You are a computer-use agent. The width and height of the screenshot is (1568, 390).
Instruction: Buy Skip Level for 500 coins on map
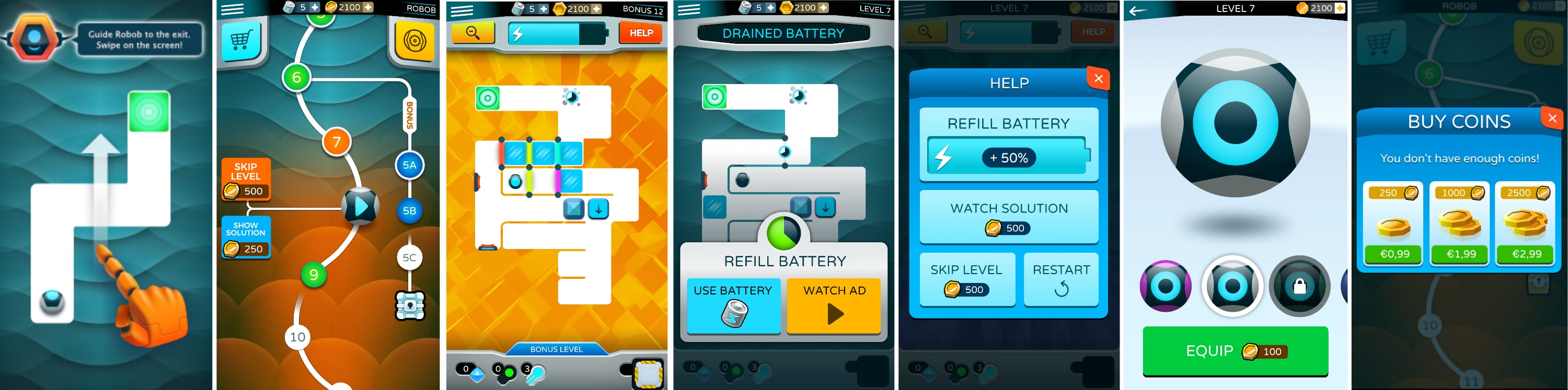[x=245, y=180]
